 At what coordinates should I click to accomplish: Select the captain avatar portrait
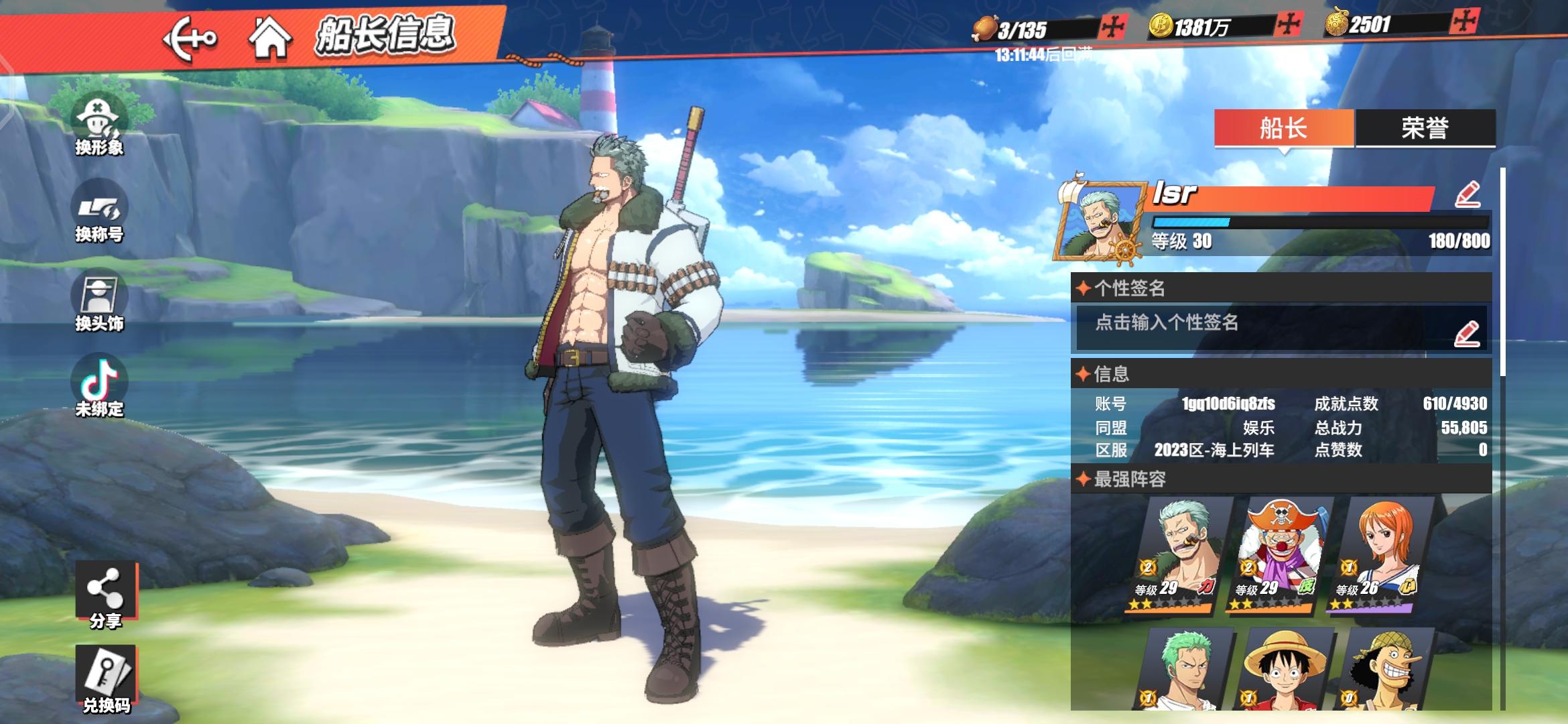tap(1100, 221)
